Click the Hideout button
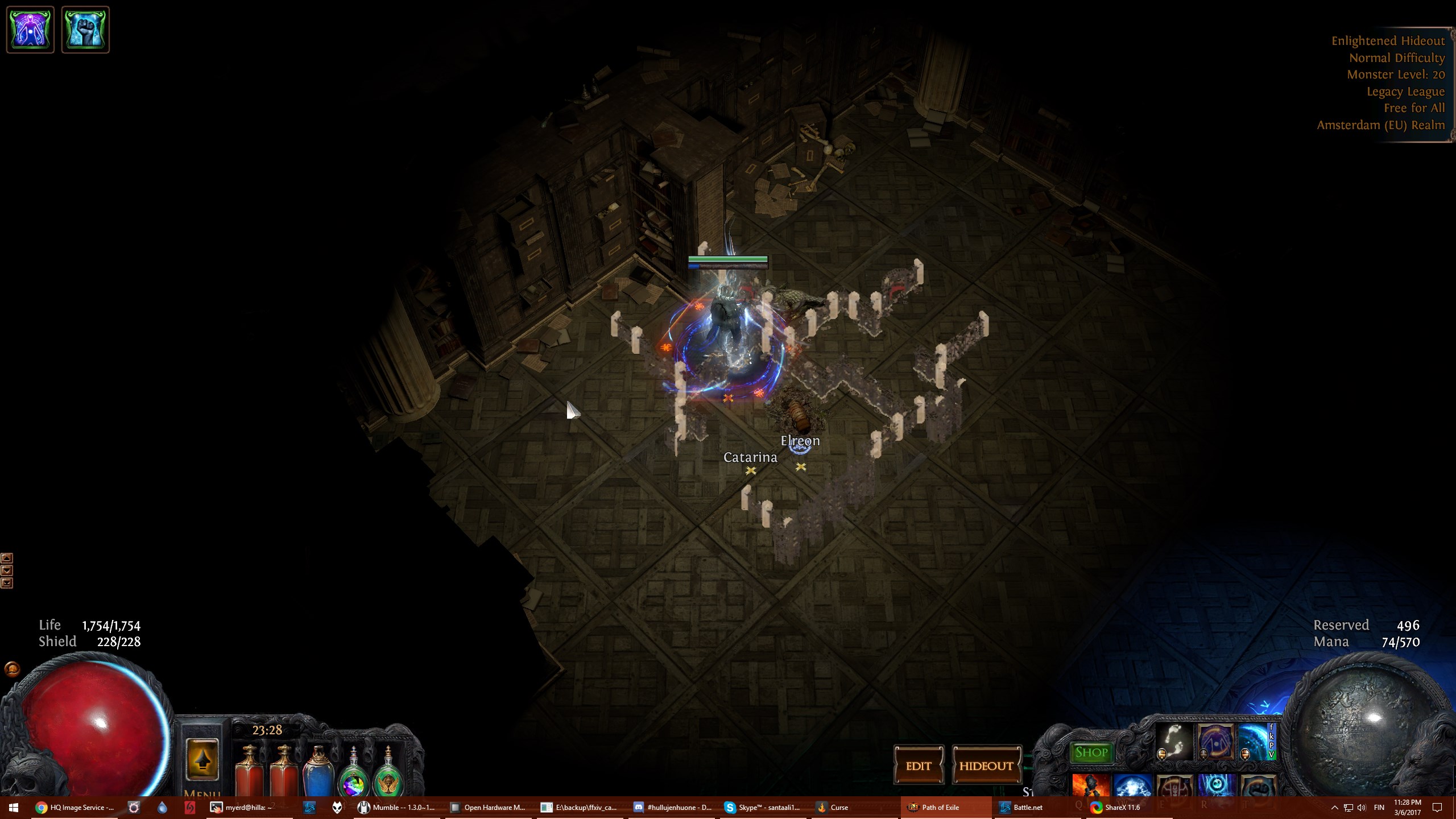Viewport: 1456px width, 819px height. [x=986, y=766]
